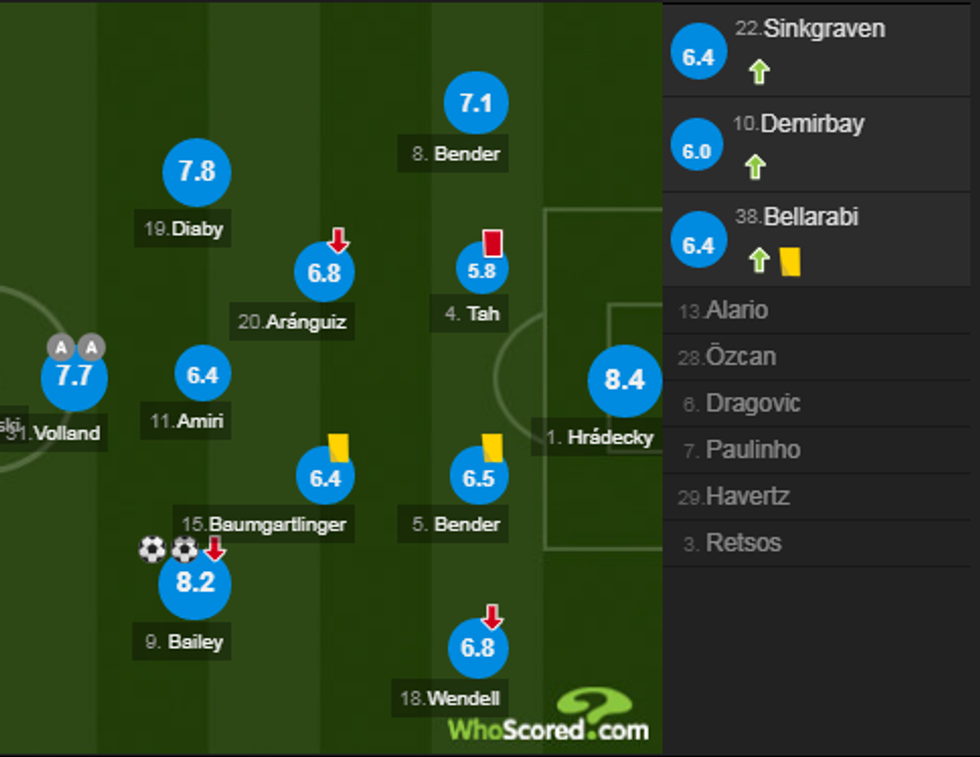This screenshot has height=757, width=980.
Task: Open Bailey's player rating circle
Action: (195, 583)
